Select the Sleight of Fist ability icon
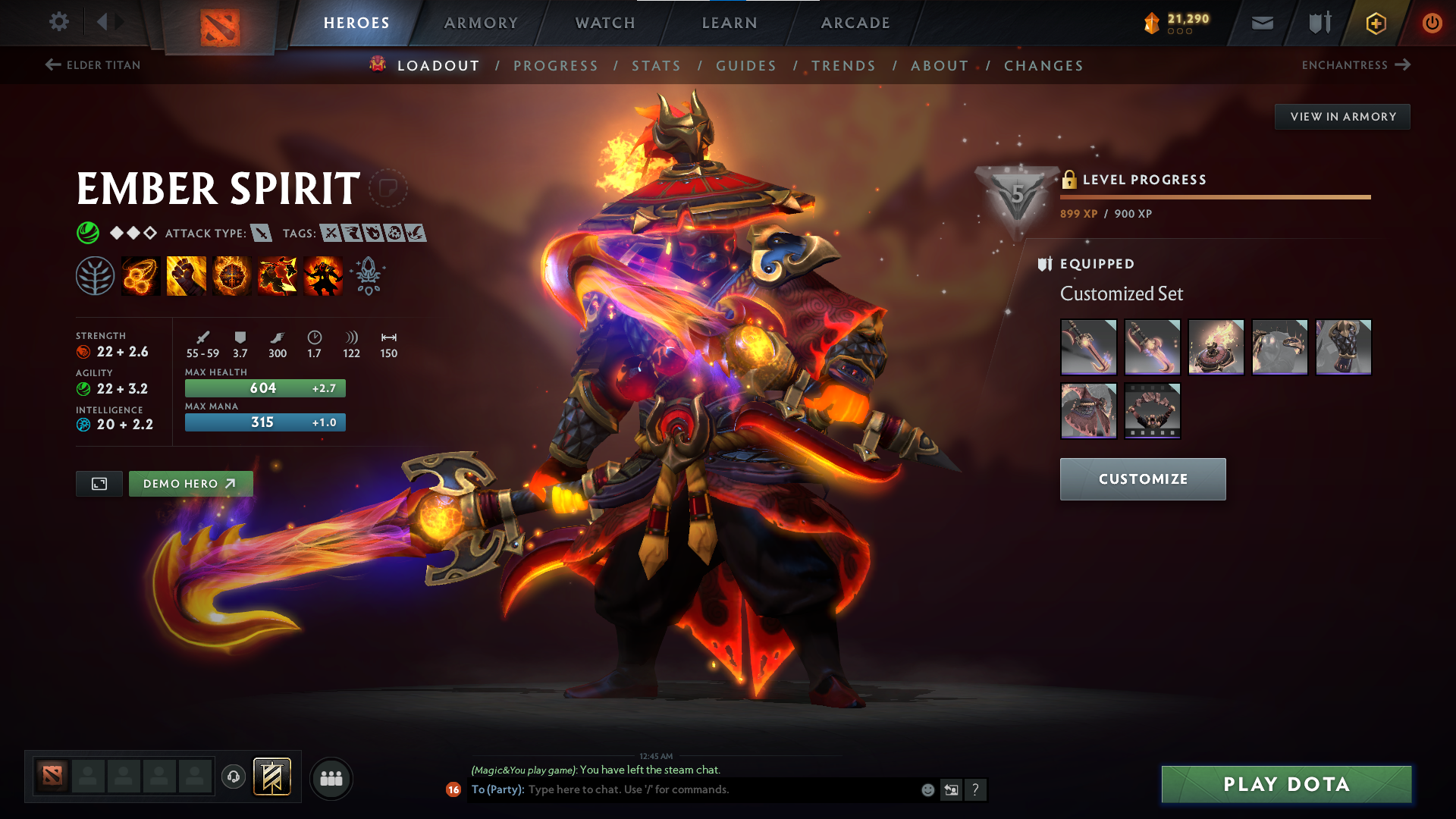 tap(186, 275)
